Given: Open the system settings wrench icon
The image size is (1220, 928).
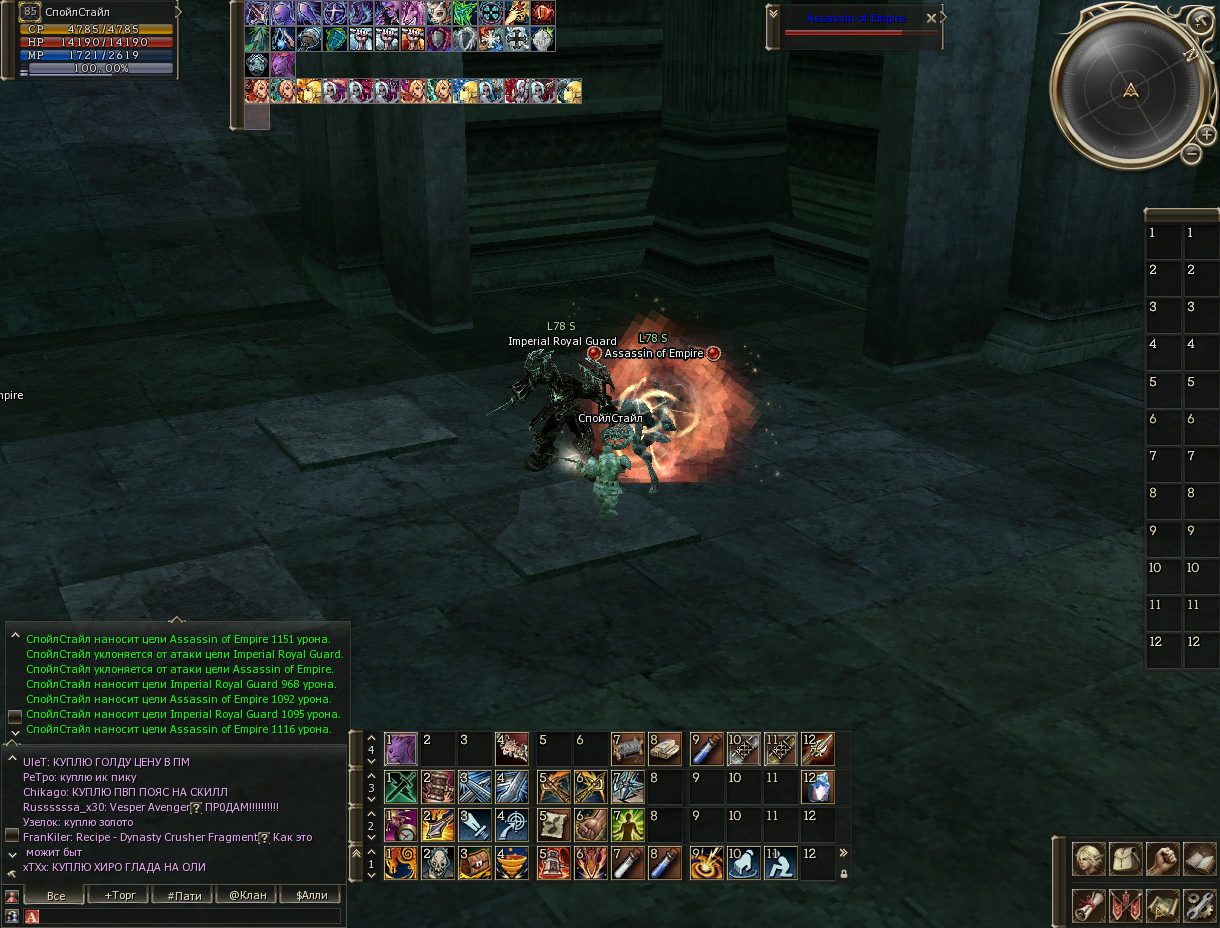Looking at the screenshot, I should 1199,905.
